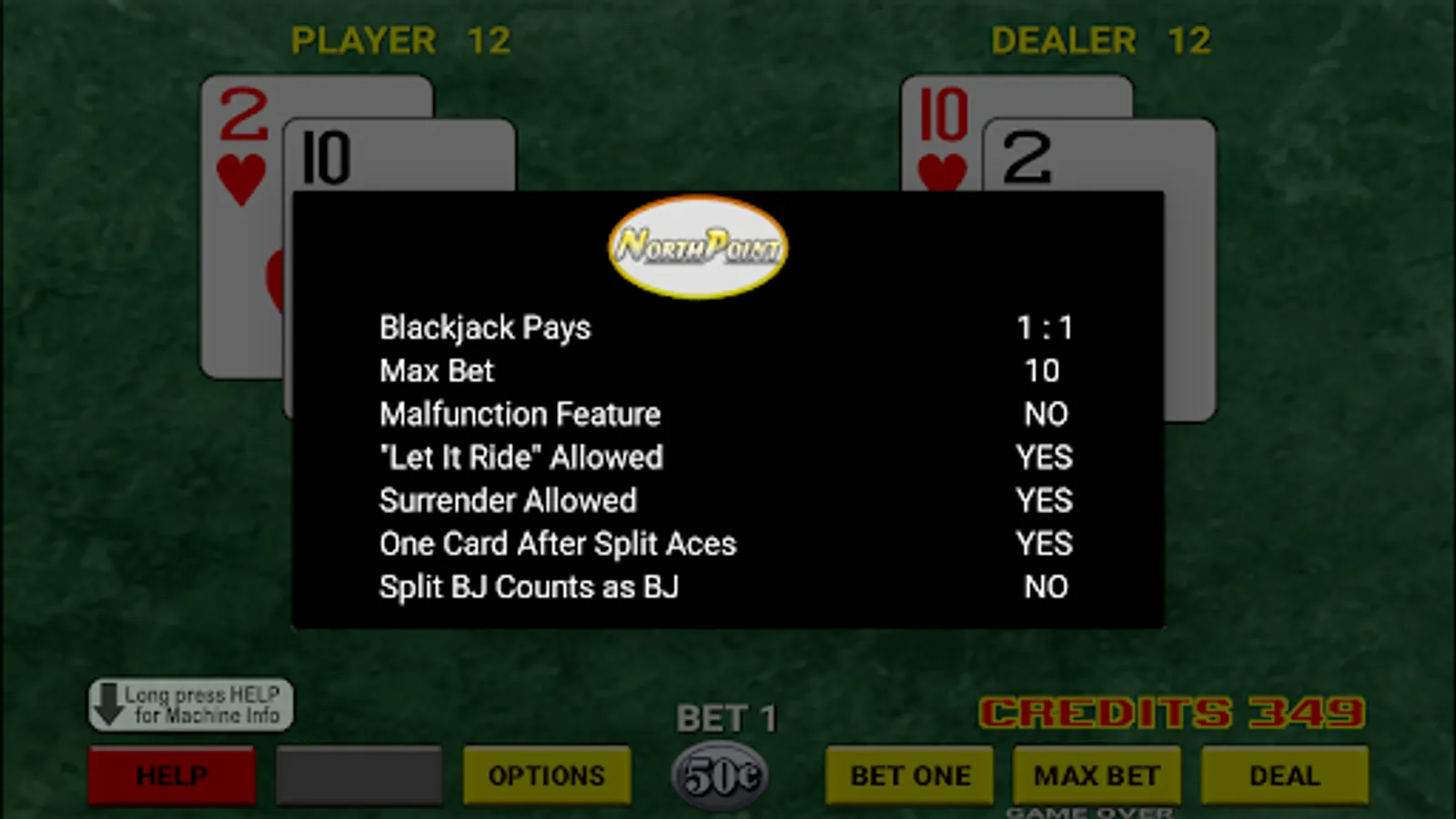Open the OPTIONS menu
The height and width of the screenshot is (819, 1456).
click(x=547, y=774)
